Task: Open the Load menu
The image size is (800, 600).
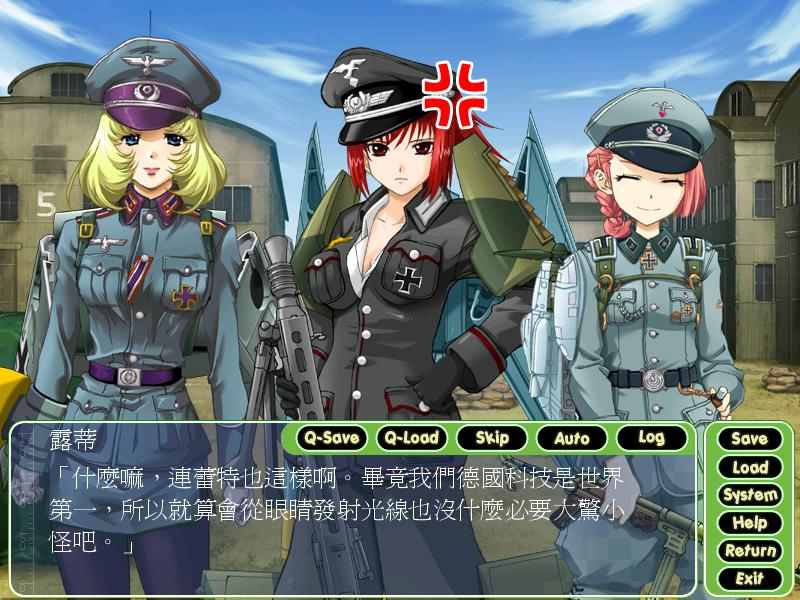Action: [x=749, y=466]
